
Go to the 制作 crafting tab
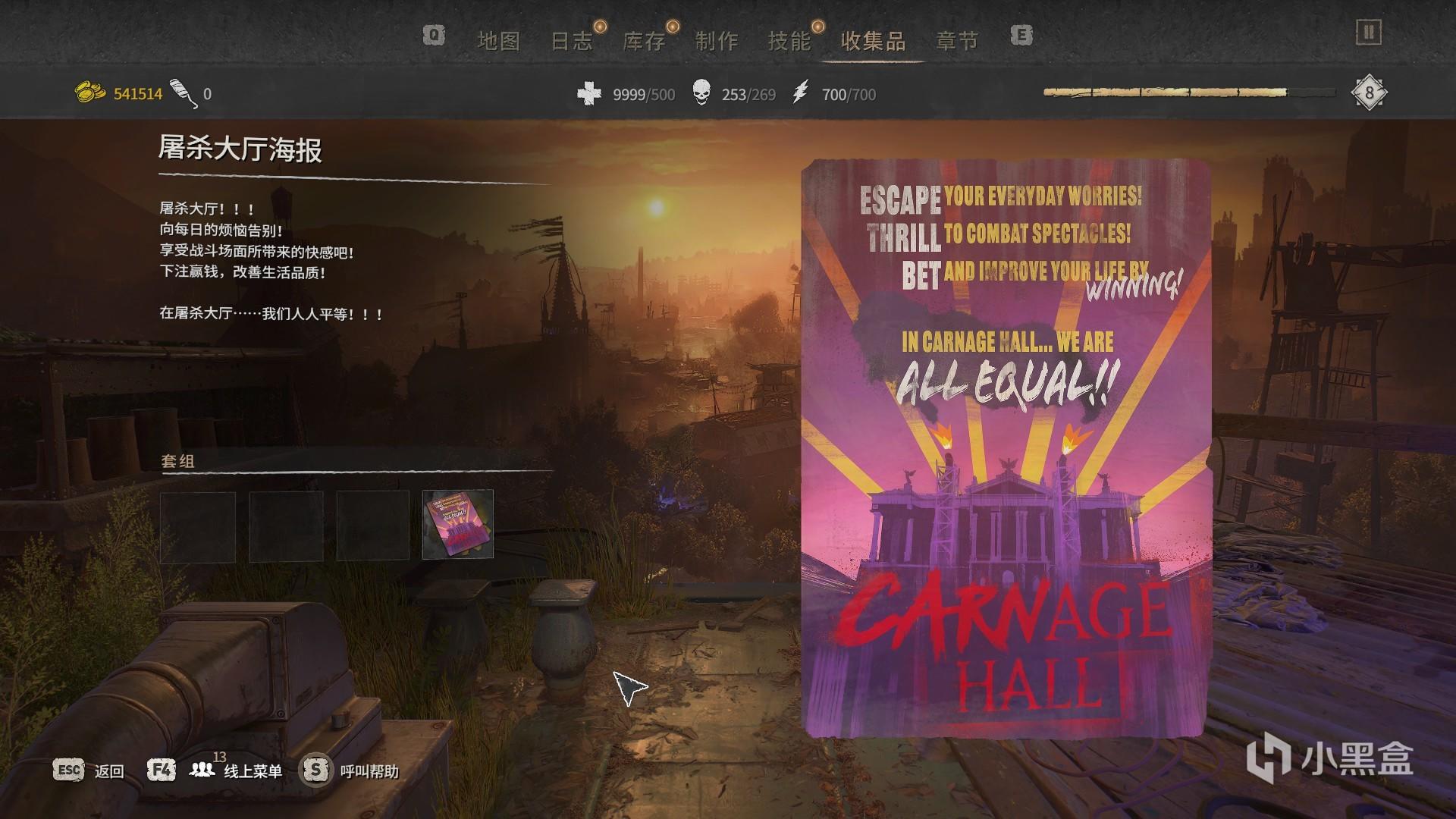(x=717, y=41)
